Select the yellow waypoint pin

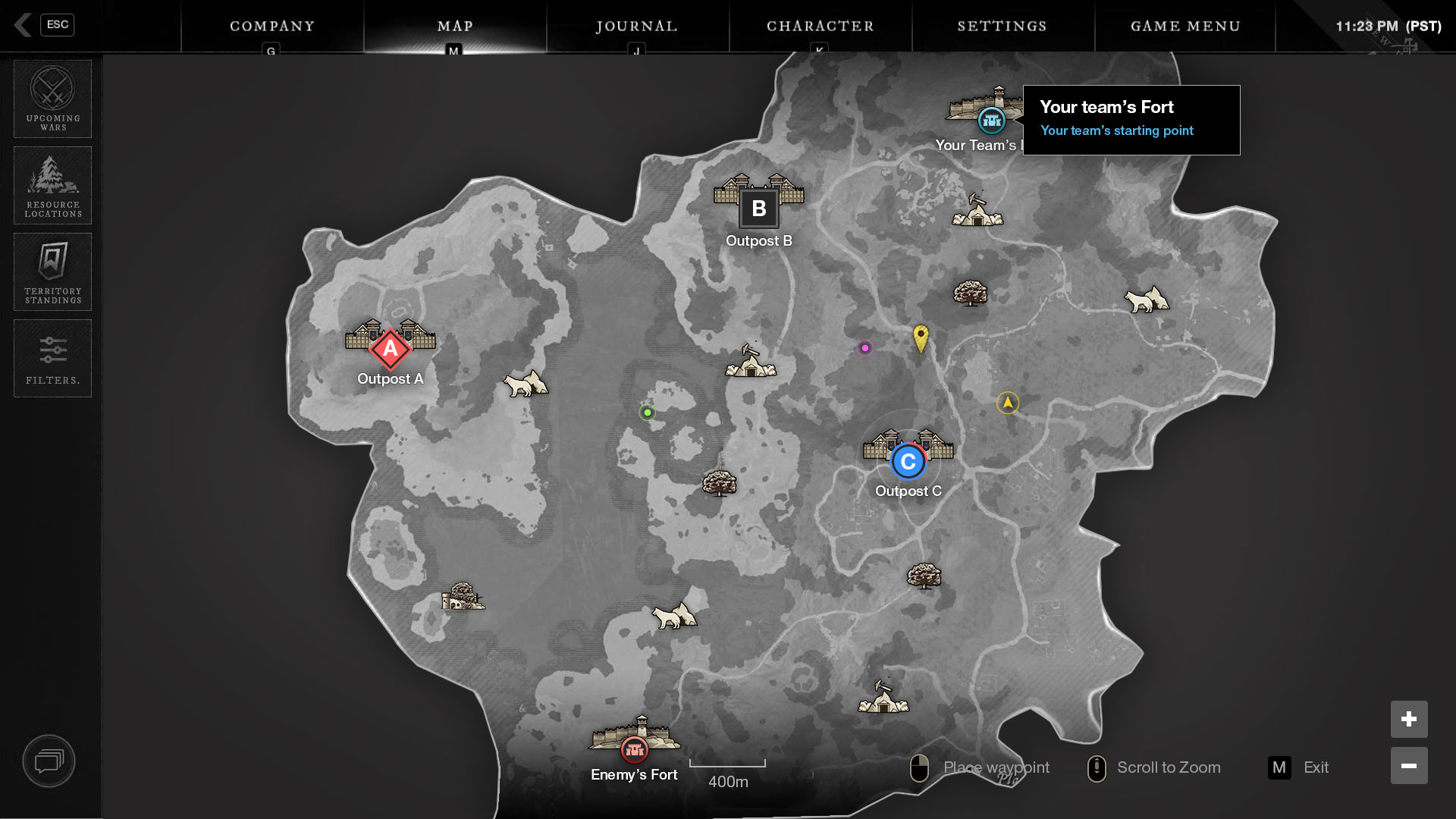click(921, 337)
